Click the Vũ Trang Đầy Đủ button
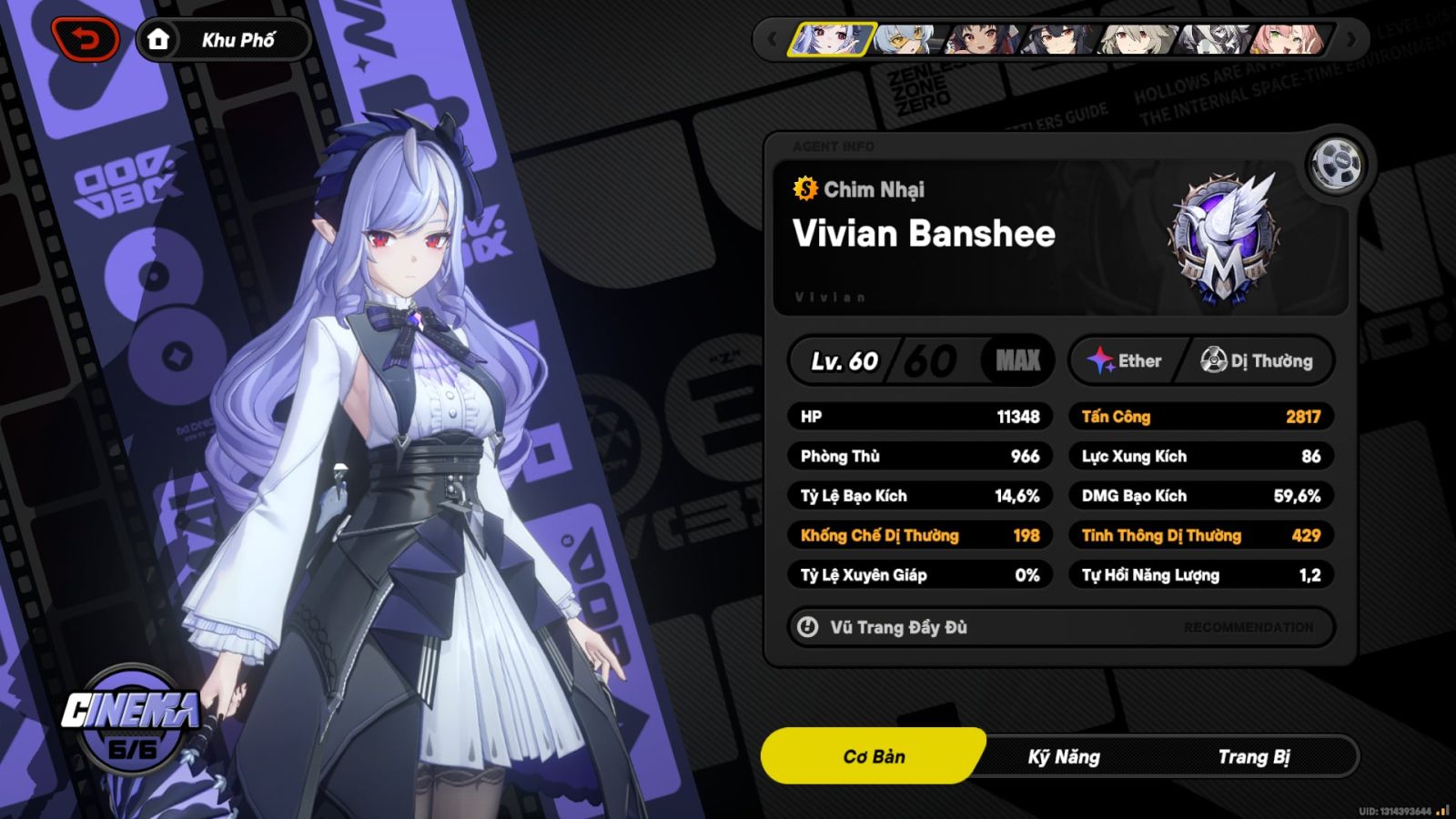 coord(897,627)
